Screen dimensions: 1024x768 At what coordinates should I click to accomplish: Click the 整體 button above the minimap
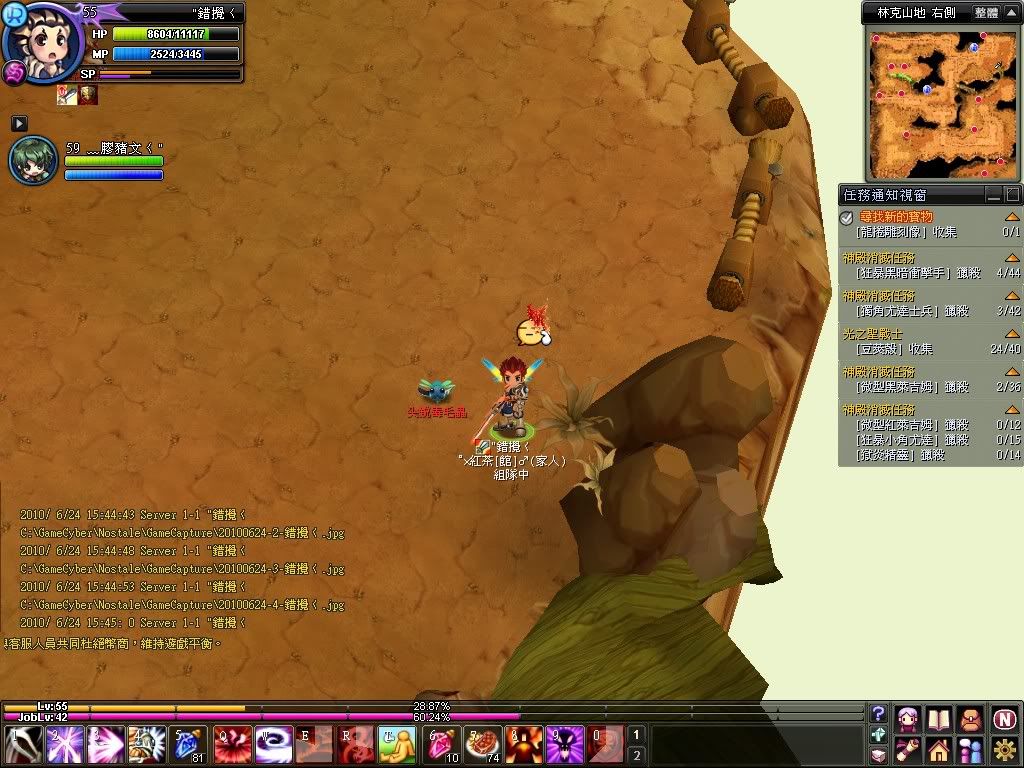[985, 13]
